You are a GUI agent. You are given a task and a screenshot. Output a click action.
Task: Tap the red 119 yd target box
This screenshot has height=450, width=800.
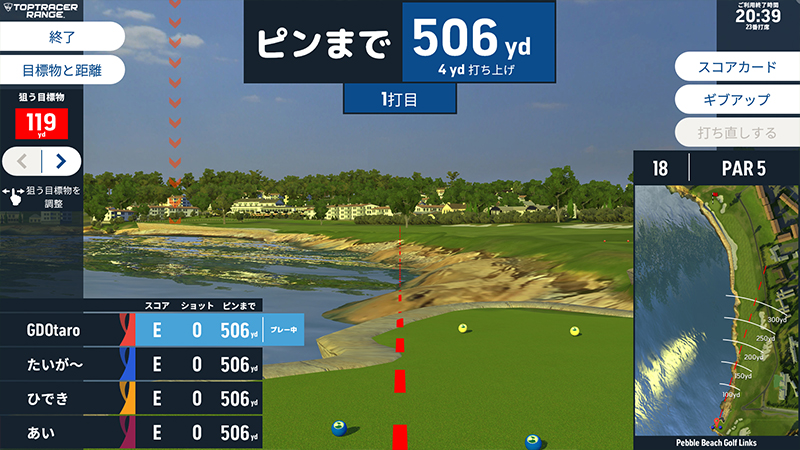[41, 123]
